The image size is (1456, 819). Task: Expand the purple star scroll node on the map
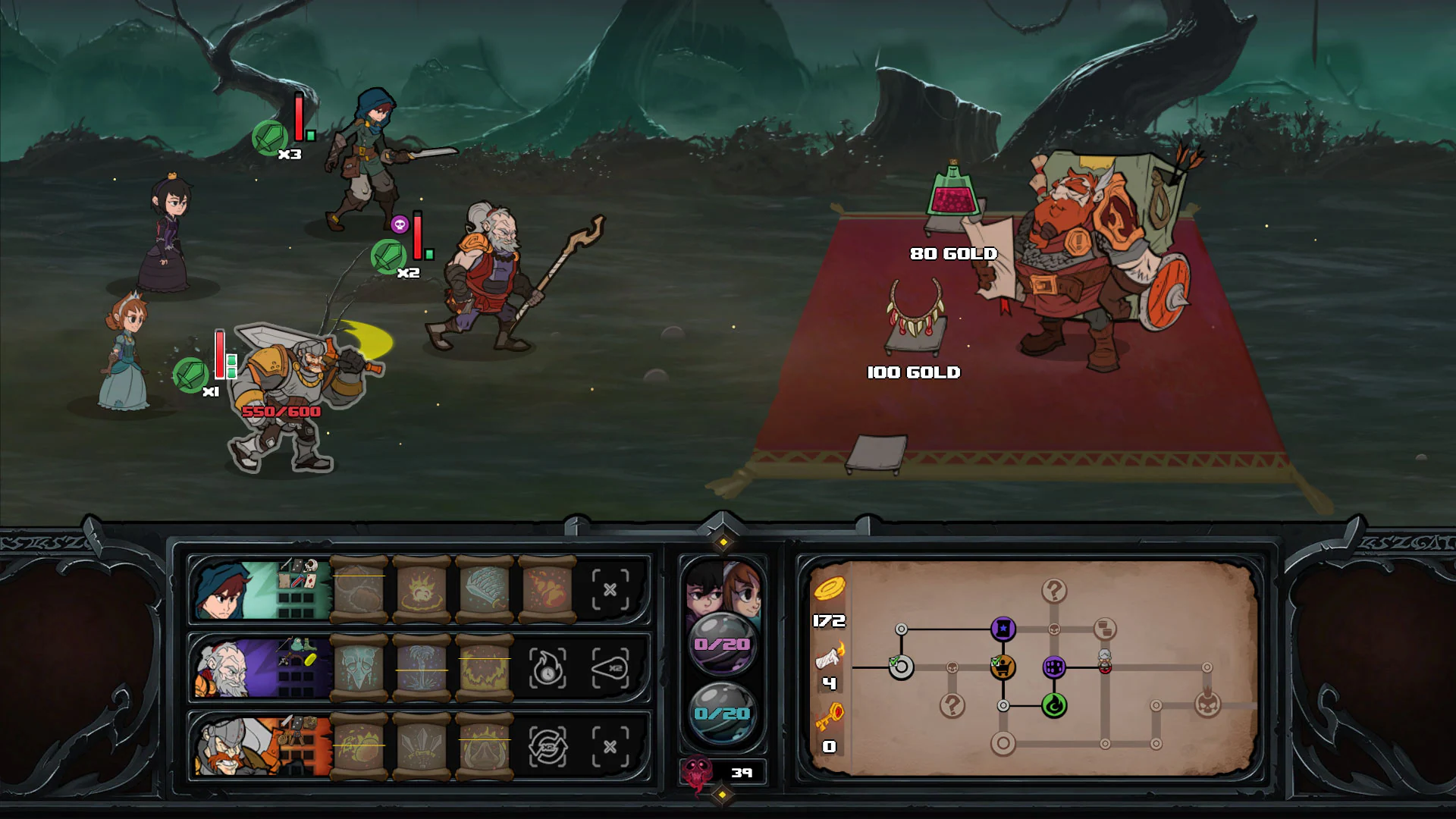1003,629
